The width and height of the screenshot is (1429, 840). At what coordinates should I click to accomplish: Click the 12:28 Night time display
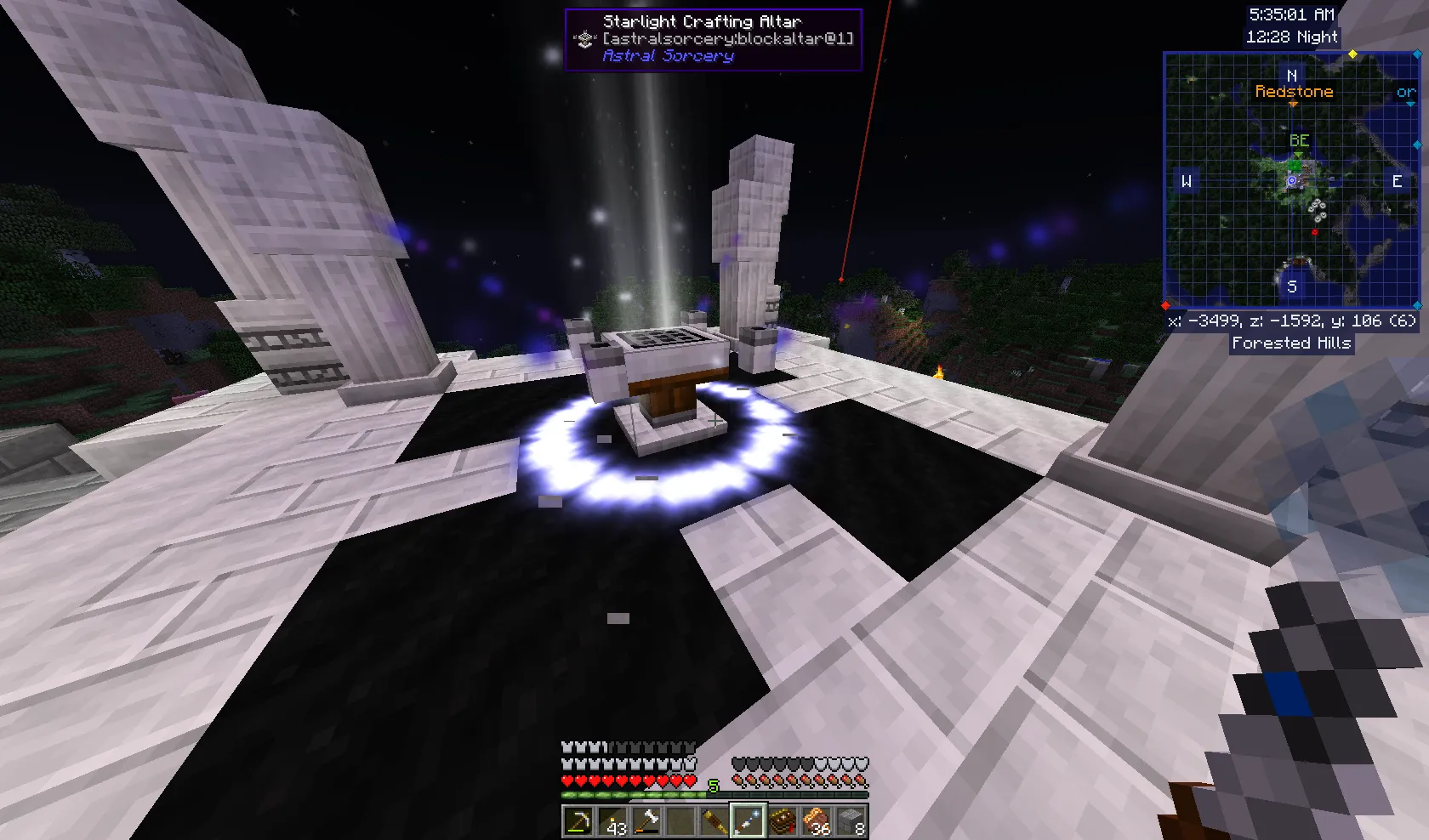click(1292, 37)
